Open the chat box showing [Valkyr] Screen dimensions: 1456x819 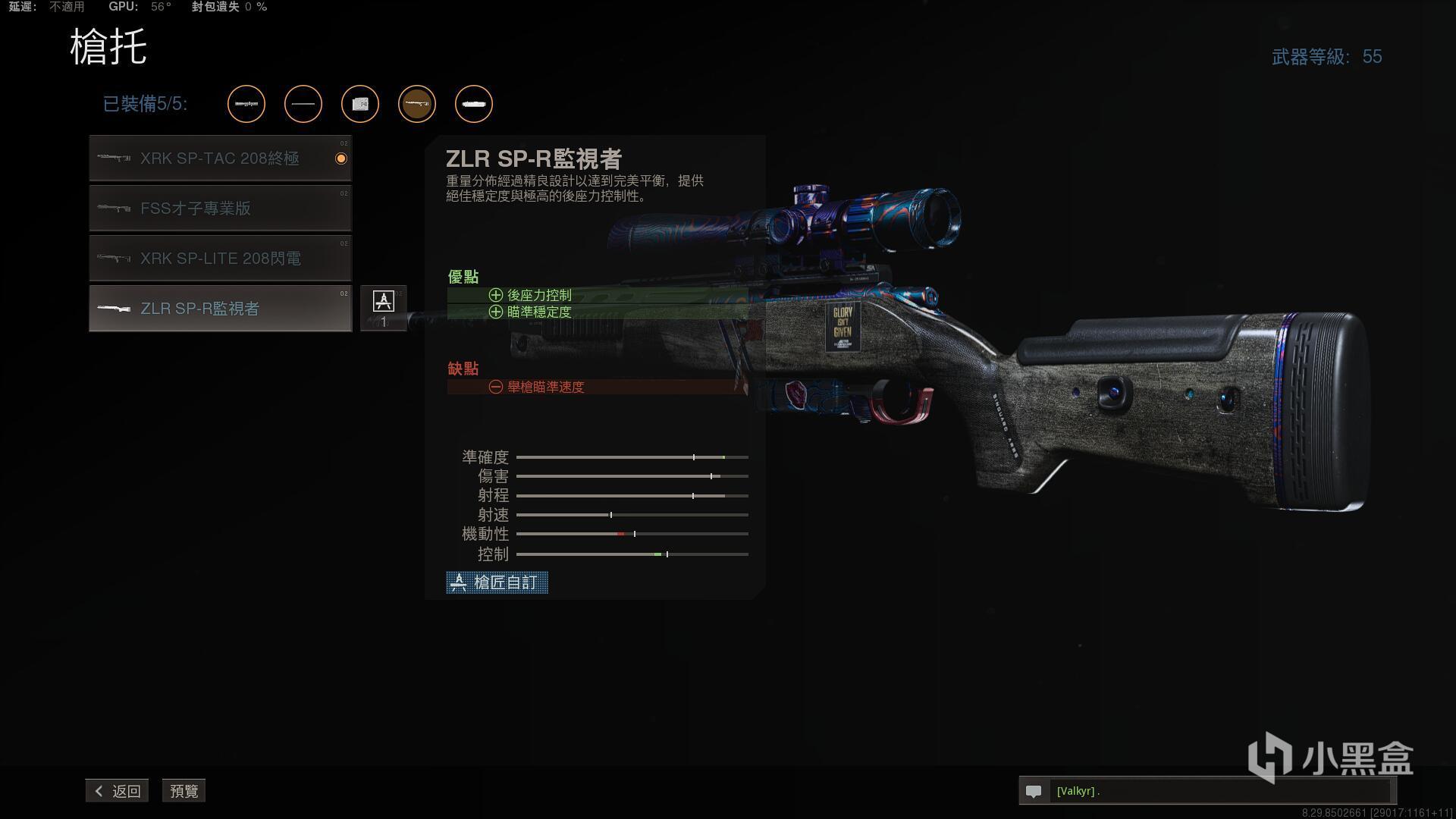(1206, 791)
